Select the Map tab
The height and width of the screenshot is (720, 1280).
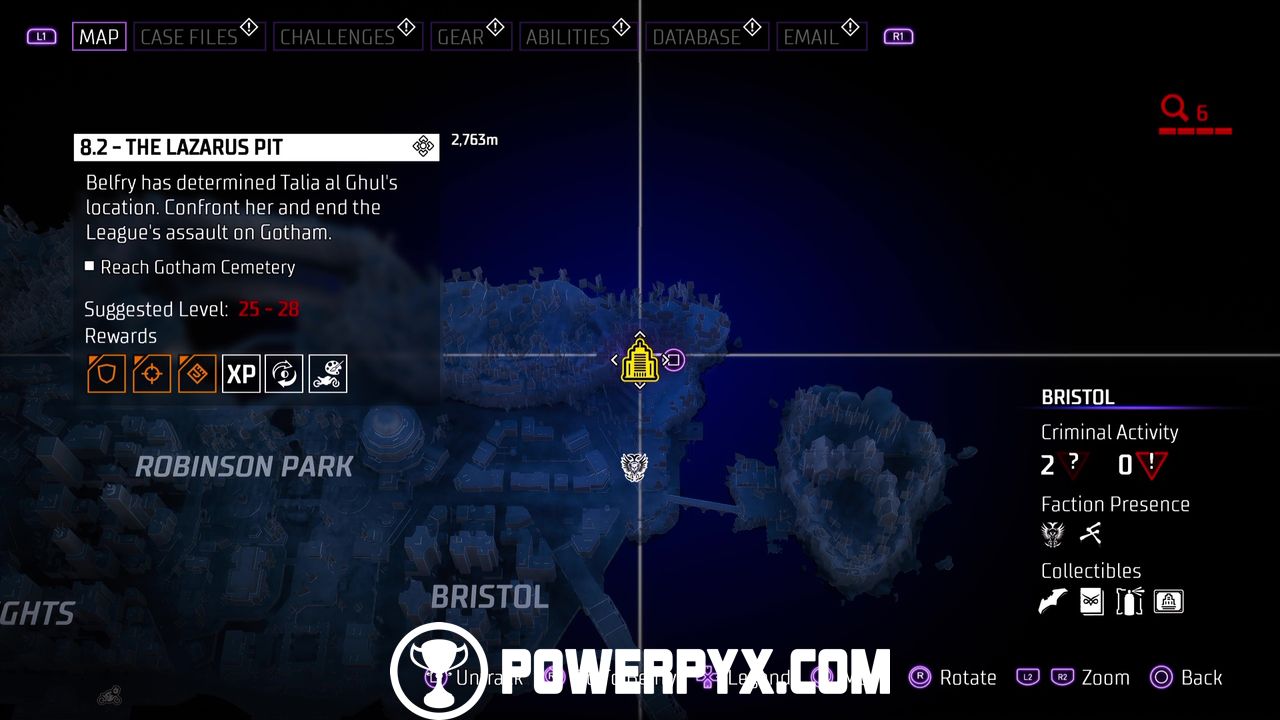[99, 37]
